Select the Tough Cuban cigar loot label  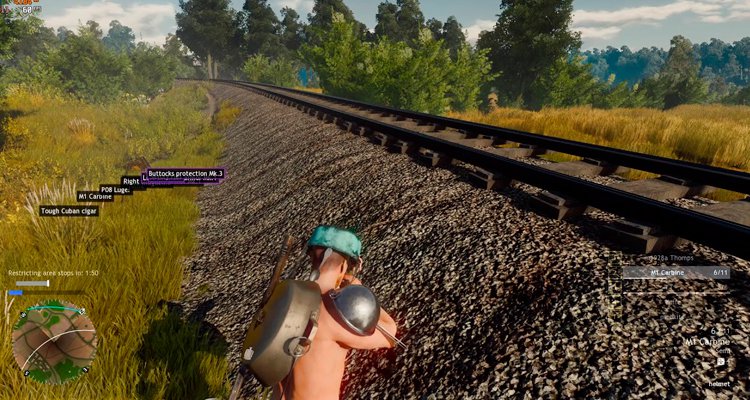click(69, 211)
